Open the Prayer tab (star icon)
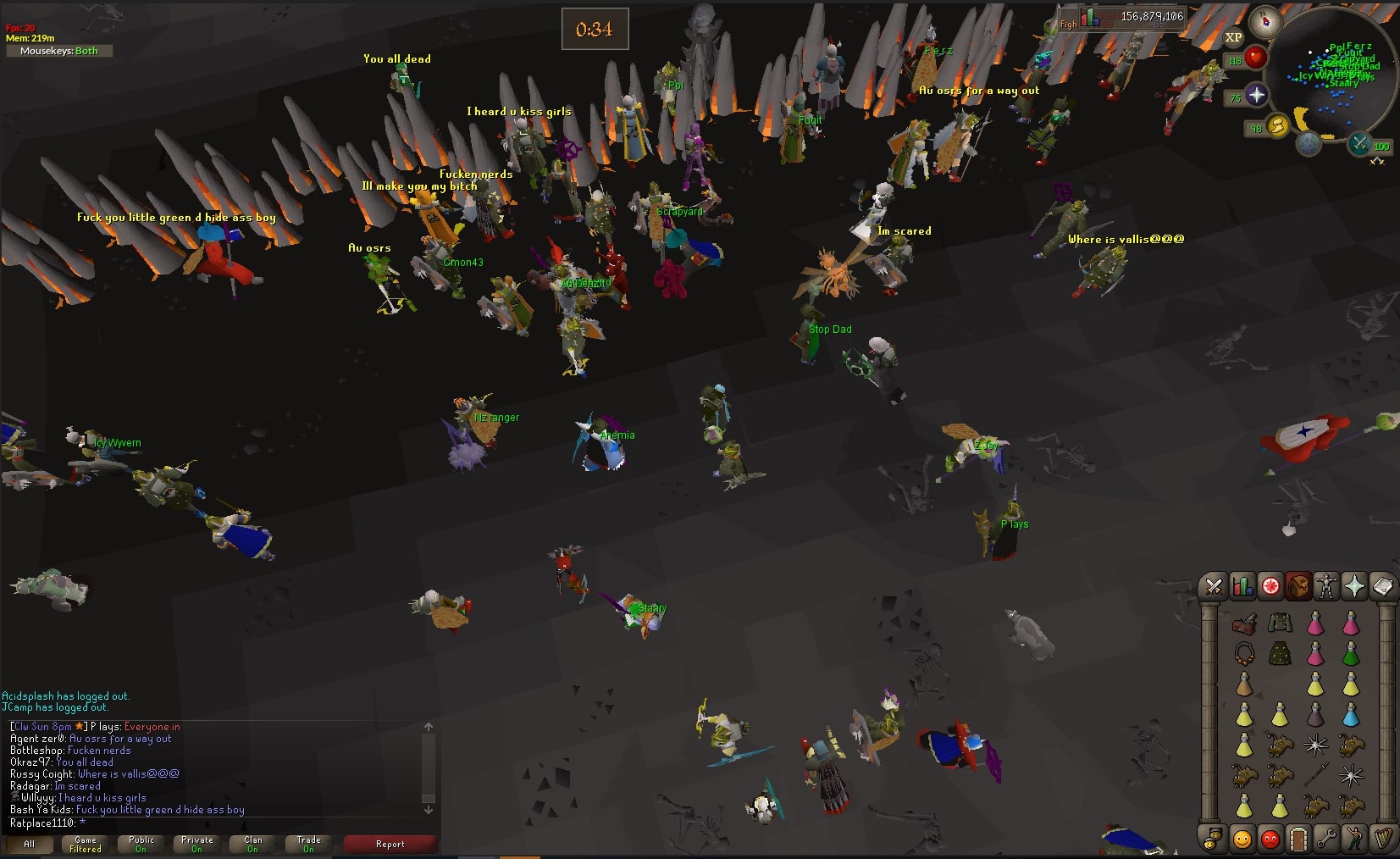This screenshot has height=859, width=1400. tap(1356, 586)
